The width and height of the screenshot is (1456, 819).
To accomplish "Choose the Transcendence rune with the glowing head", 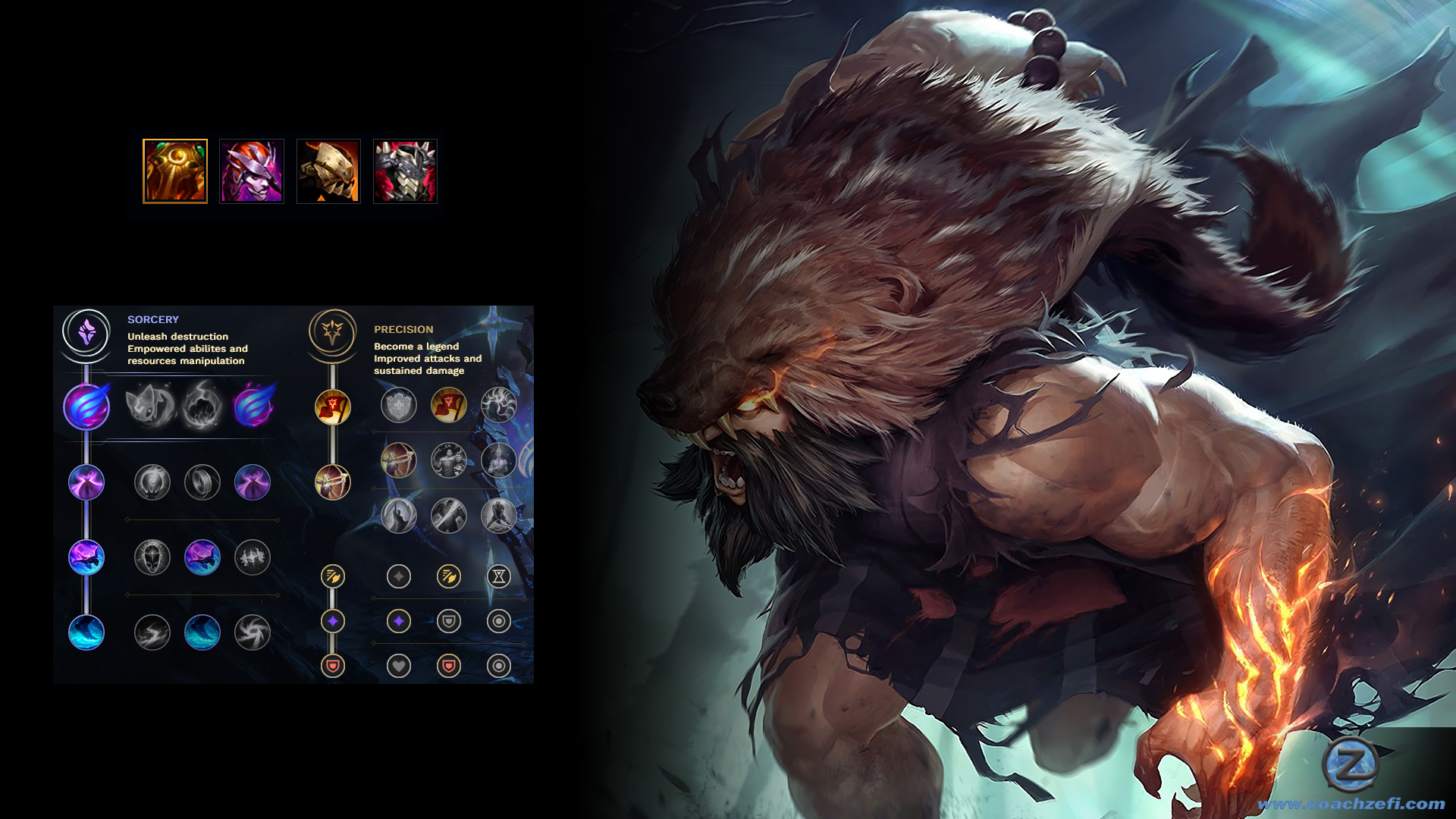I will tap(152, 558).
